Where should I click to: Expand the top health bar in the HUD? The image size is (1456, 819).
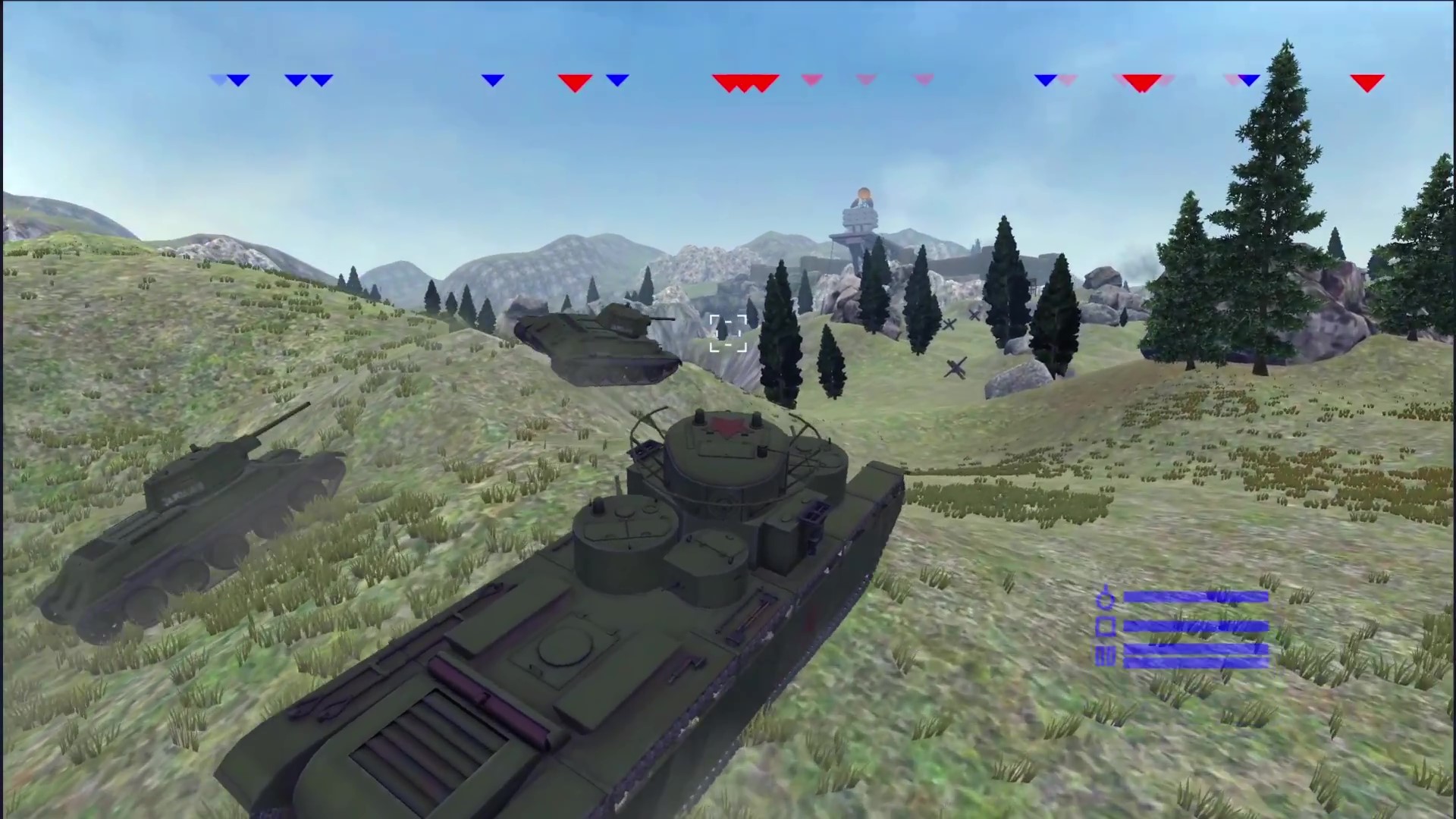[x=1197, y=598]
